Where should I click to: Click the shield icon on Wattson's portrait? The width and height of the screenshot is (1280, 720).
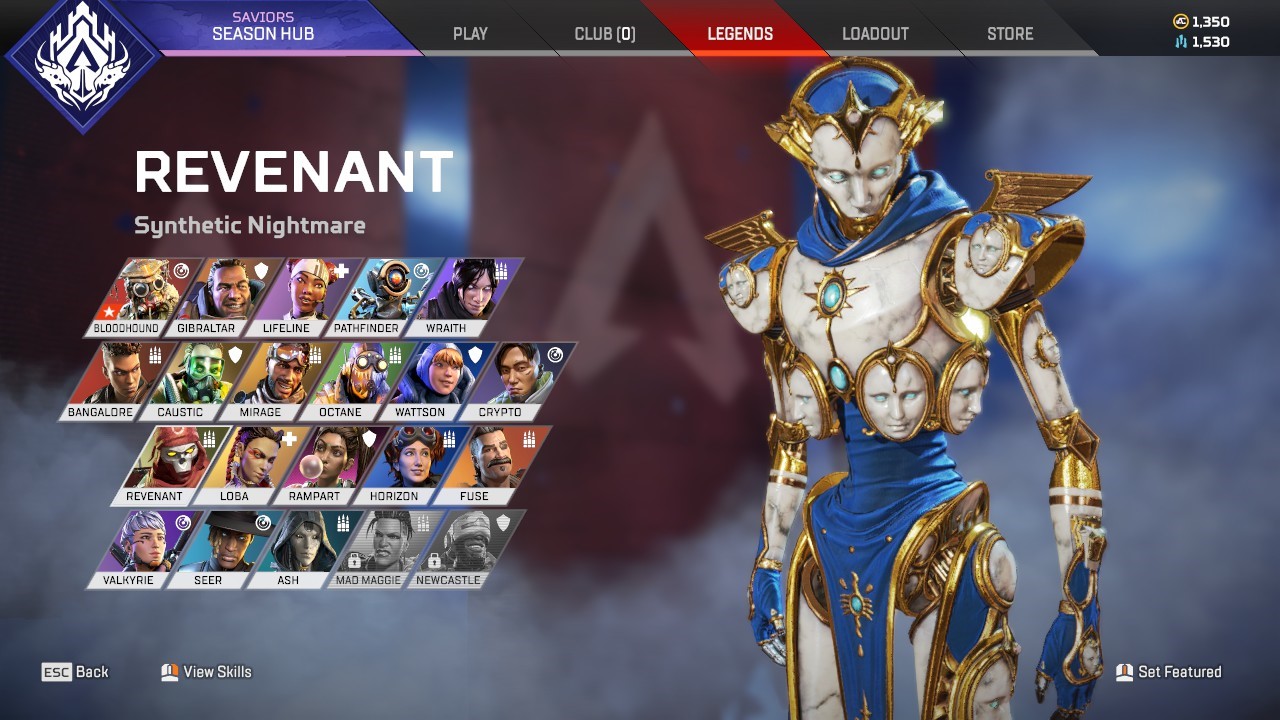[474, 355]
